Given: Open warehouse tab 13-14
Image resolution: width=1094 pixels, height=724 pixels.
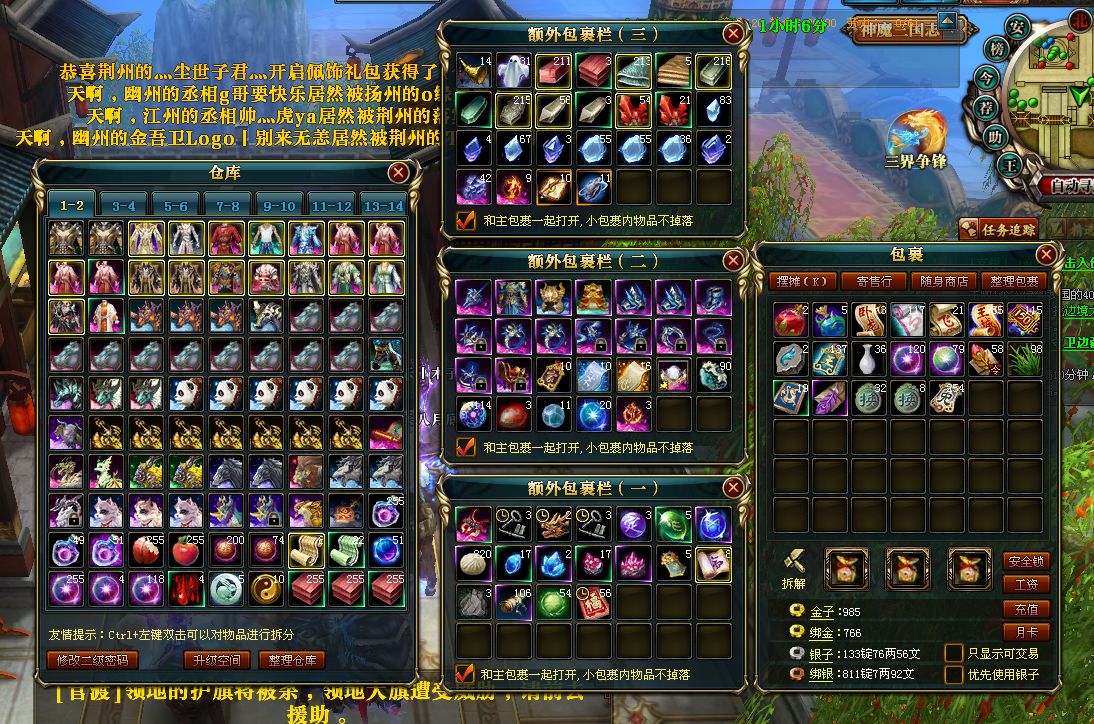Looking at the screenshot, I should click(x=383, y=205).
